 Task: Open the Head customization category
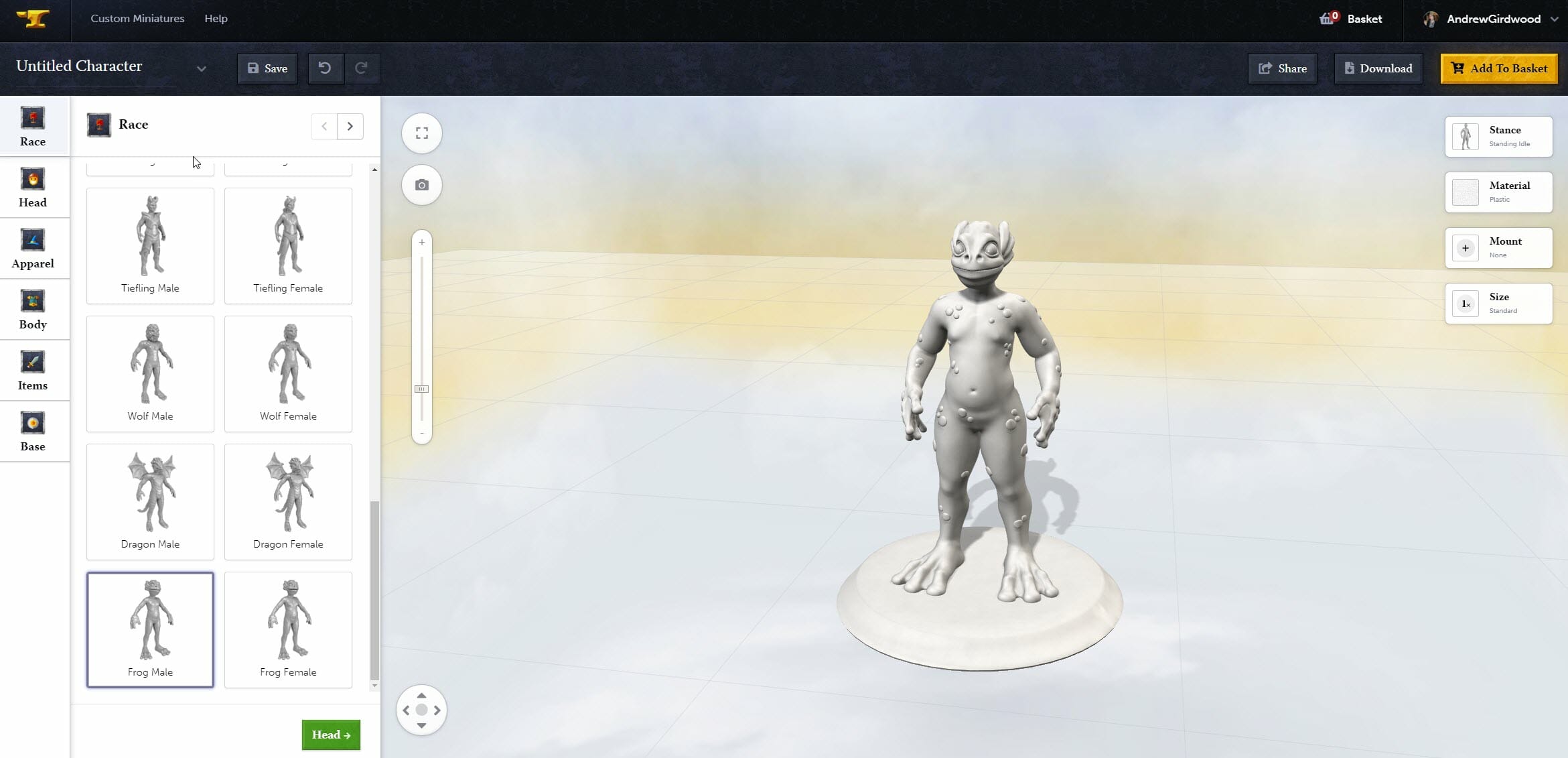pyautogui.click(x=32, y=186)
